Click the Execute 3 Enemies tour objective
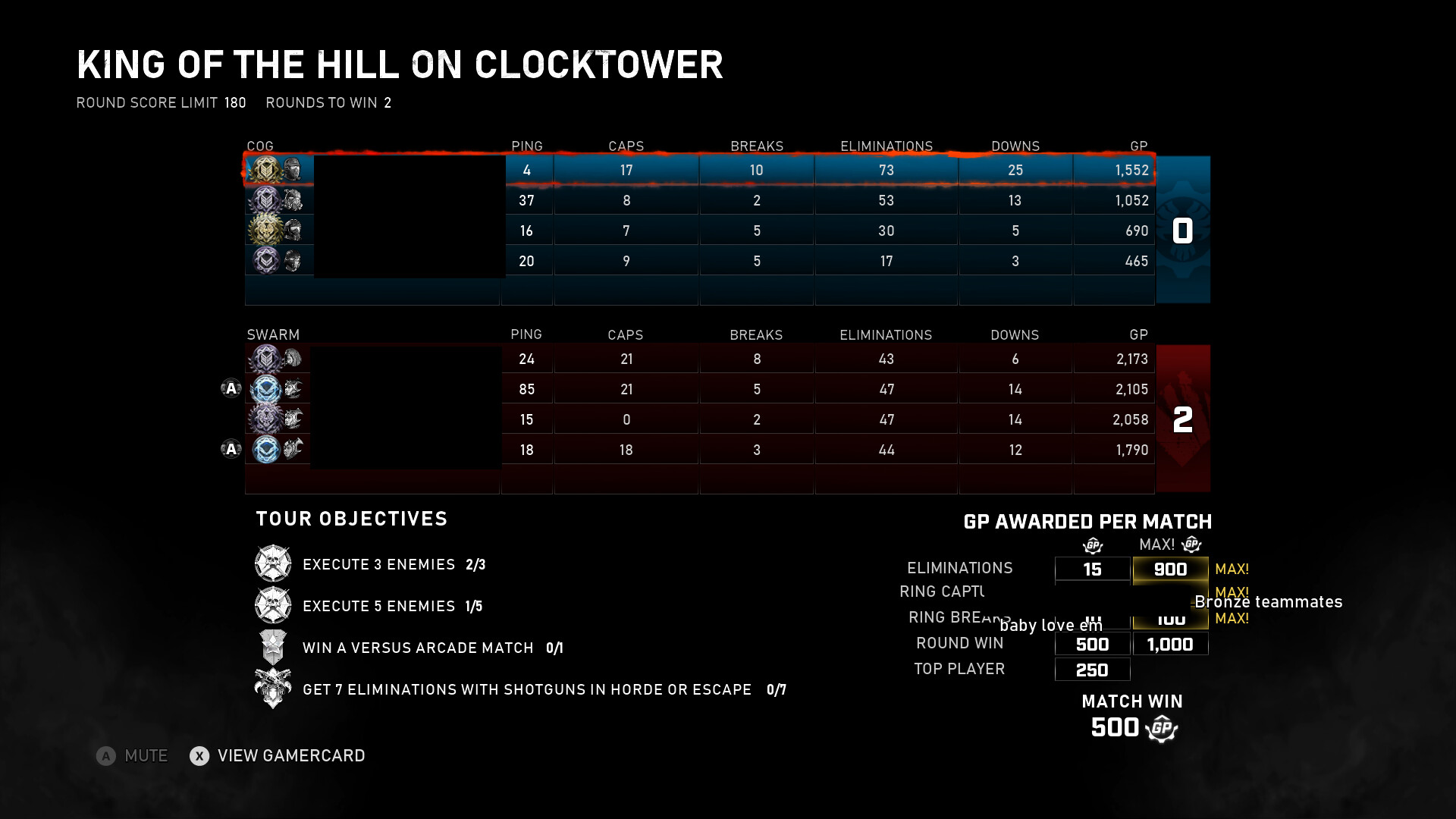 (378, 564)
